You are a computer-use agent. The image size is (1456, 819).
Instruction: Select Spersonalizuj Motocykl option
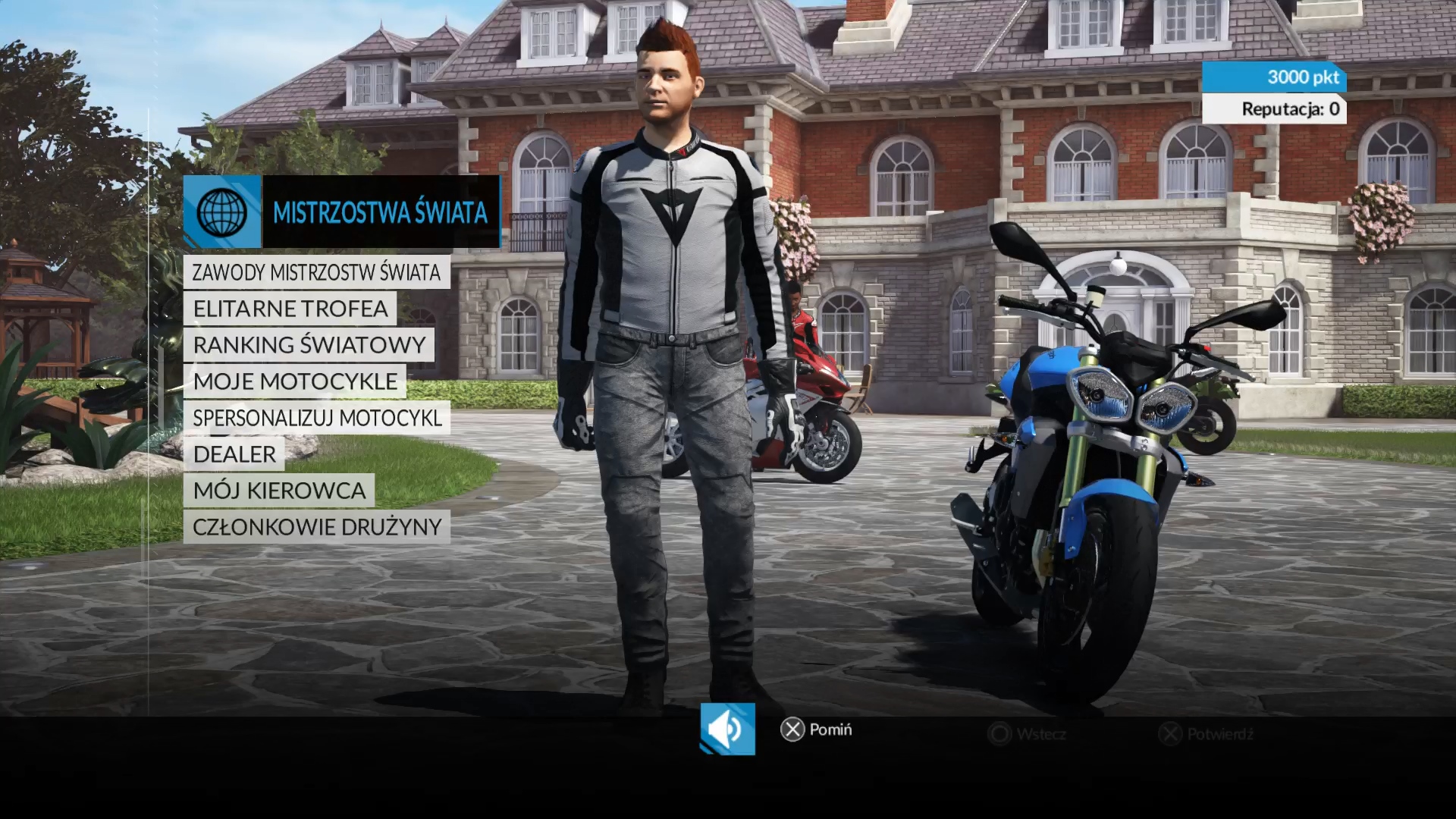pos(316,418)
